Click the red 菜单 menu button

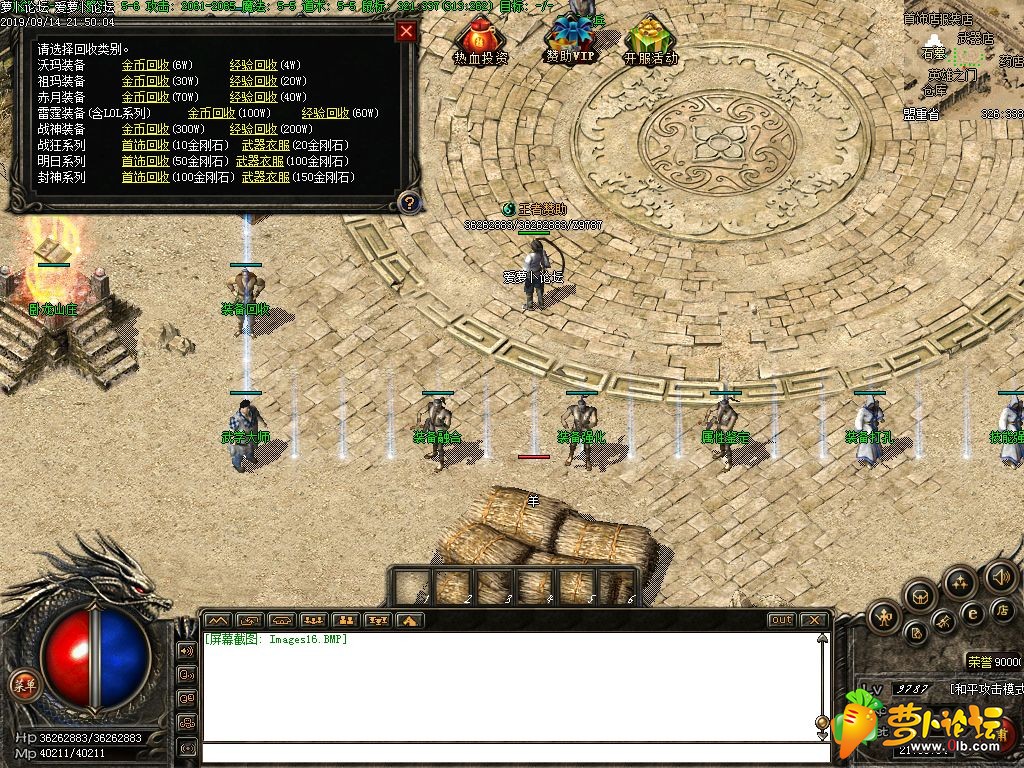pos(23,686)
